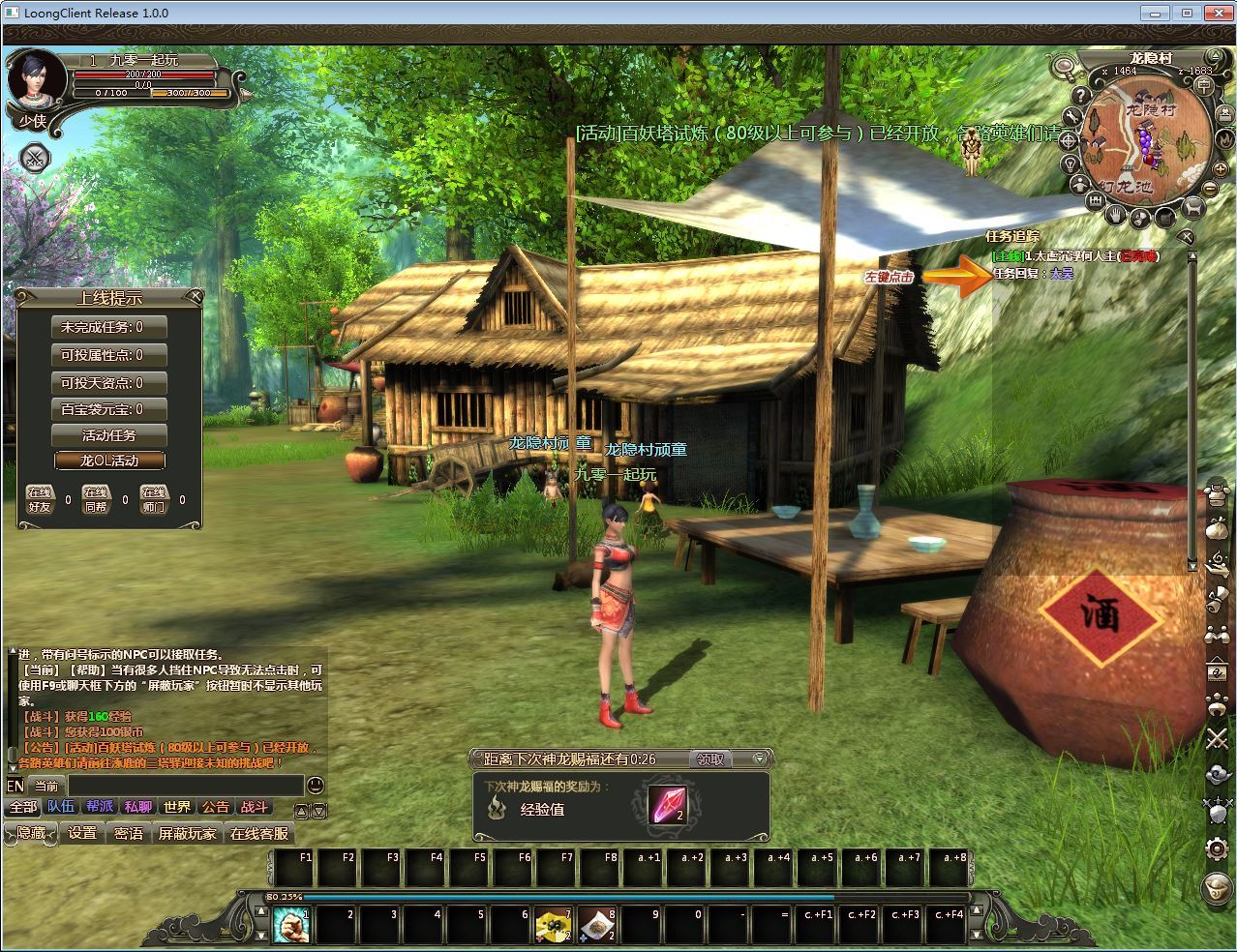
Task: Open the smiley emoticon picker in chat
Action: pyautogui.click(x=315, y=786)
